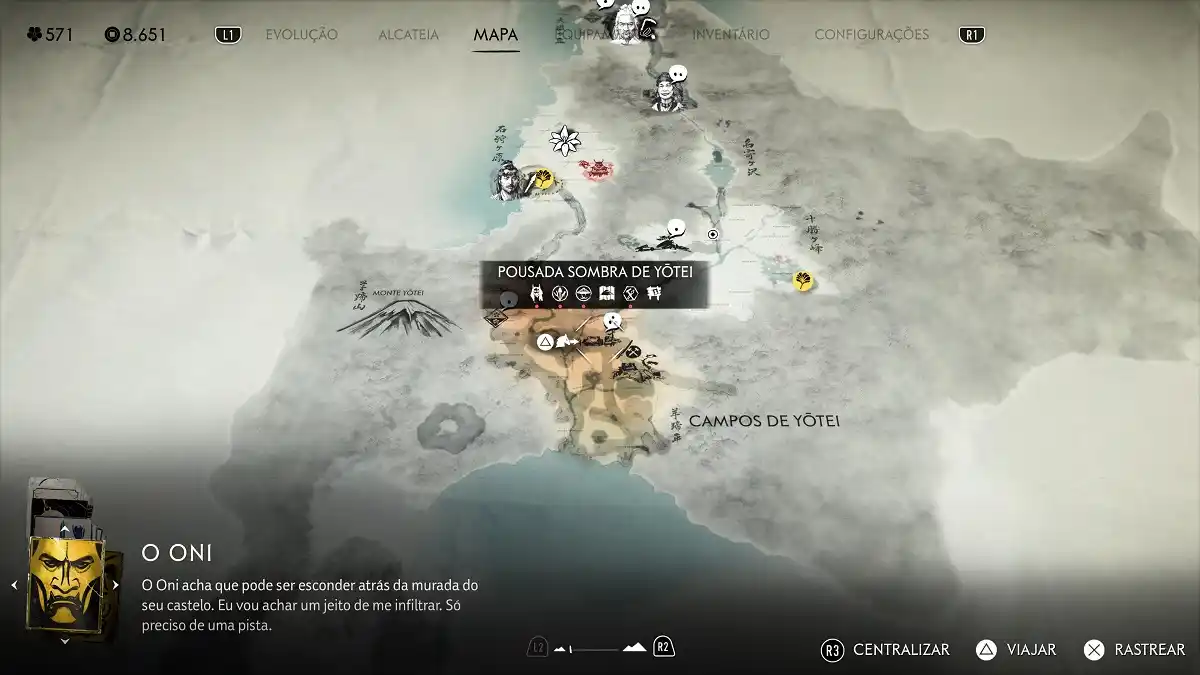Select the white flower map marker
This screenshot has width=1200, height=675.
tap(566, 140)
